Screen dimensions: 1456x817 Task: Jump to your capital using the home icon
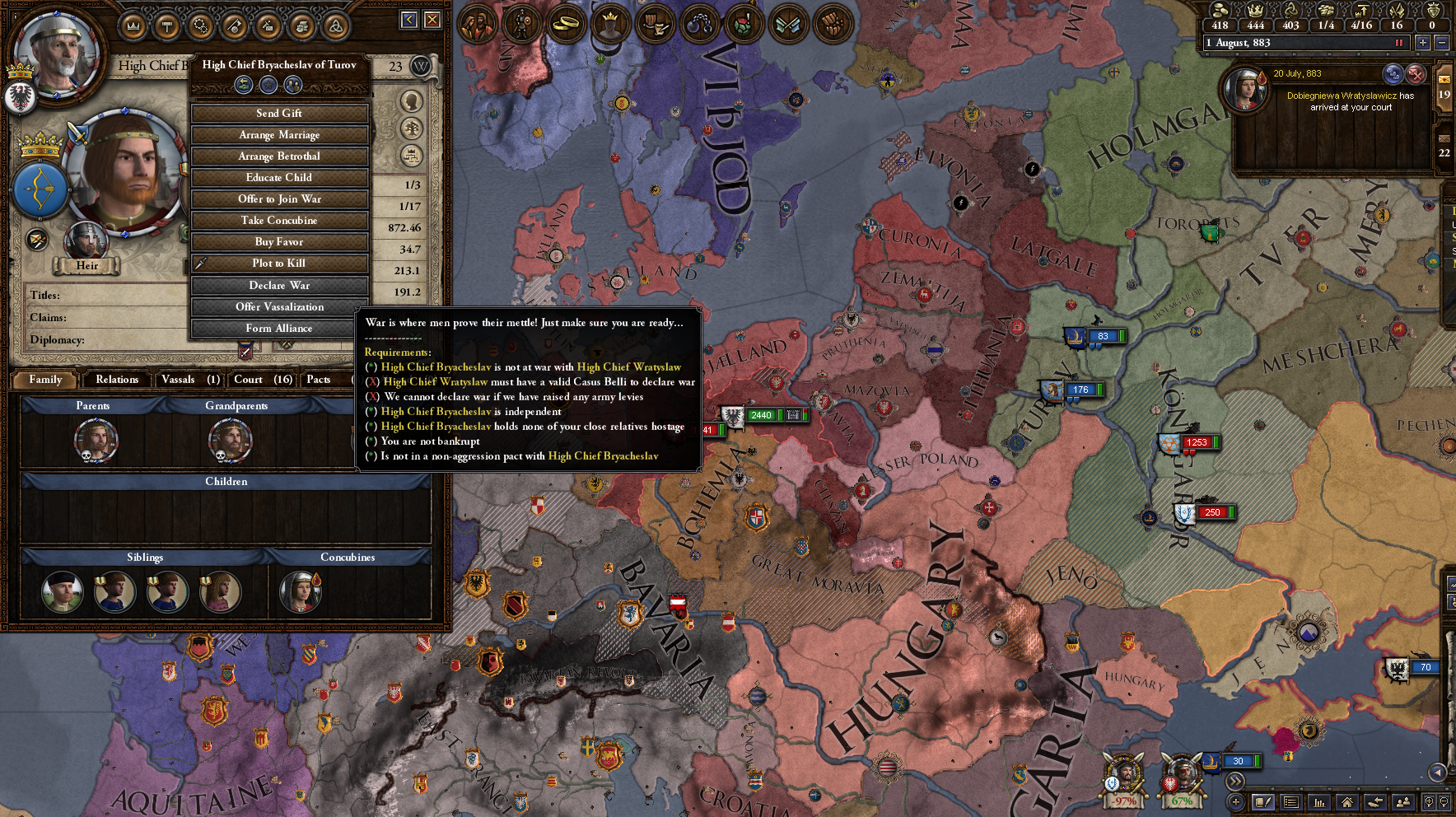point(1347,802)
